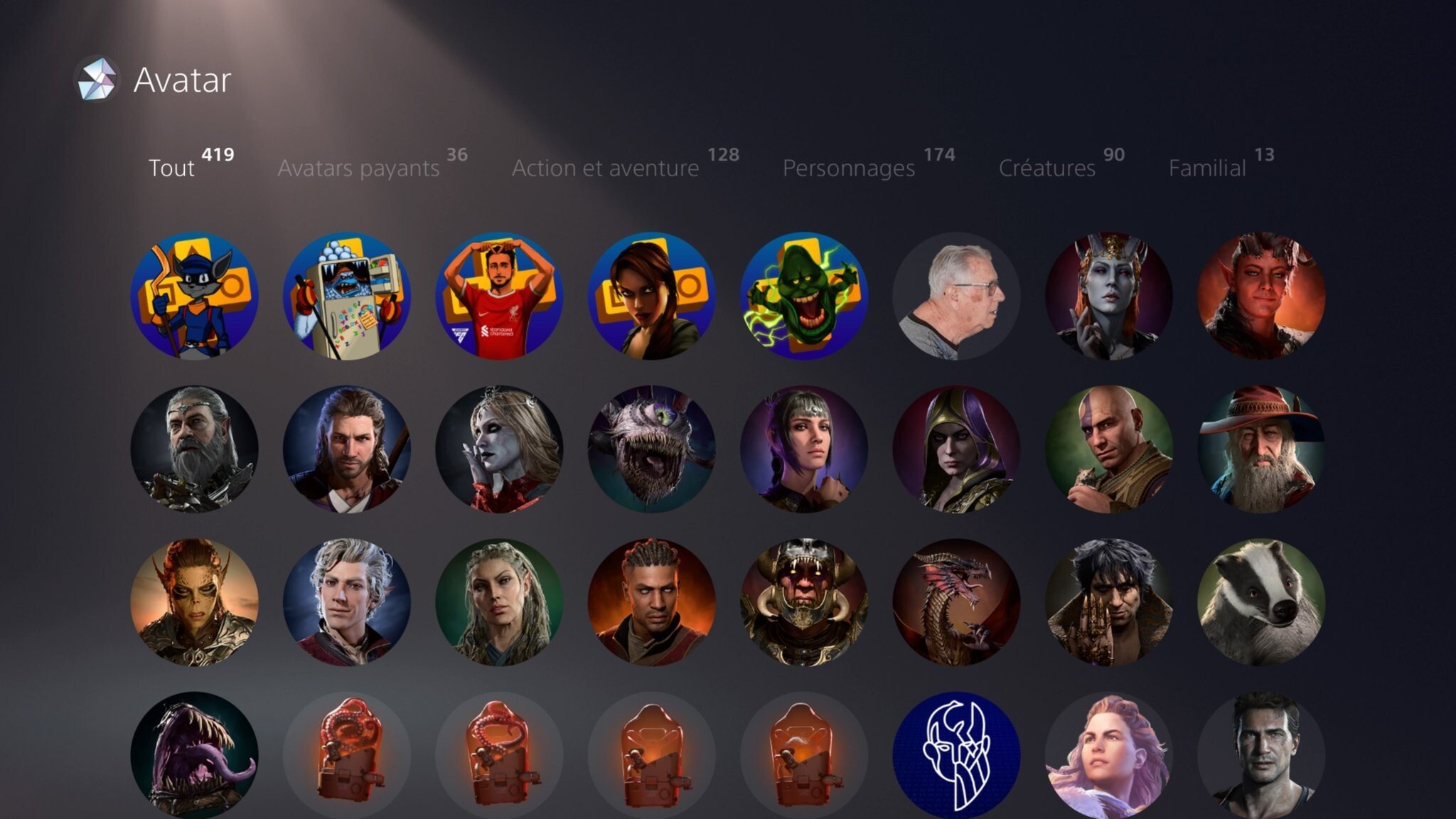1456x819 pixels.
Task: Switch to the Avatars payants tab
Action: coord(359,168)
